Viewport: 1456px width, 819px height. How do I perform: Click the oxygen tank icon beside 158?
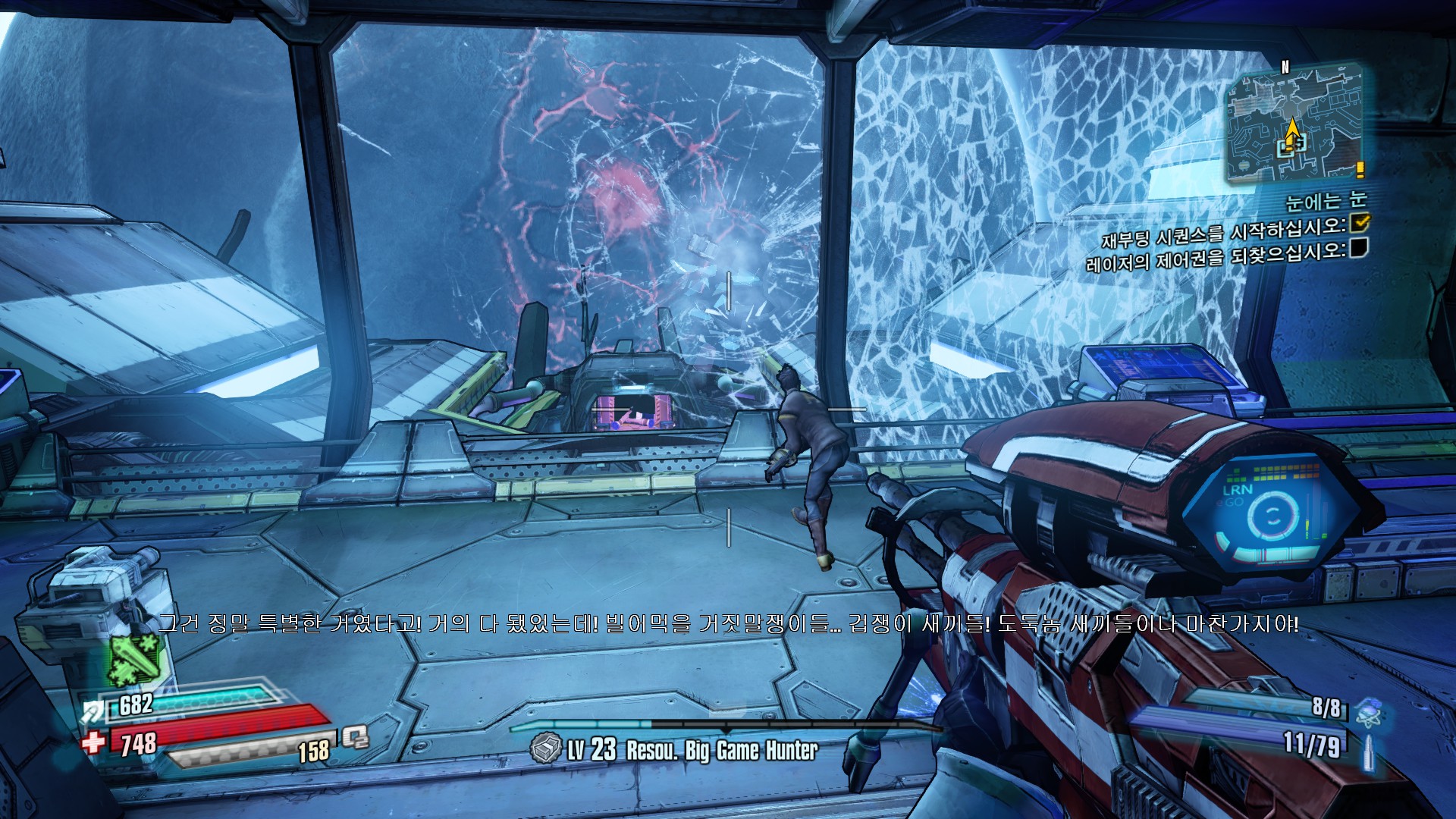tap(355, 736)
